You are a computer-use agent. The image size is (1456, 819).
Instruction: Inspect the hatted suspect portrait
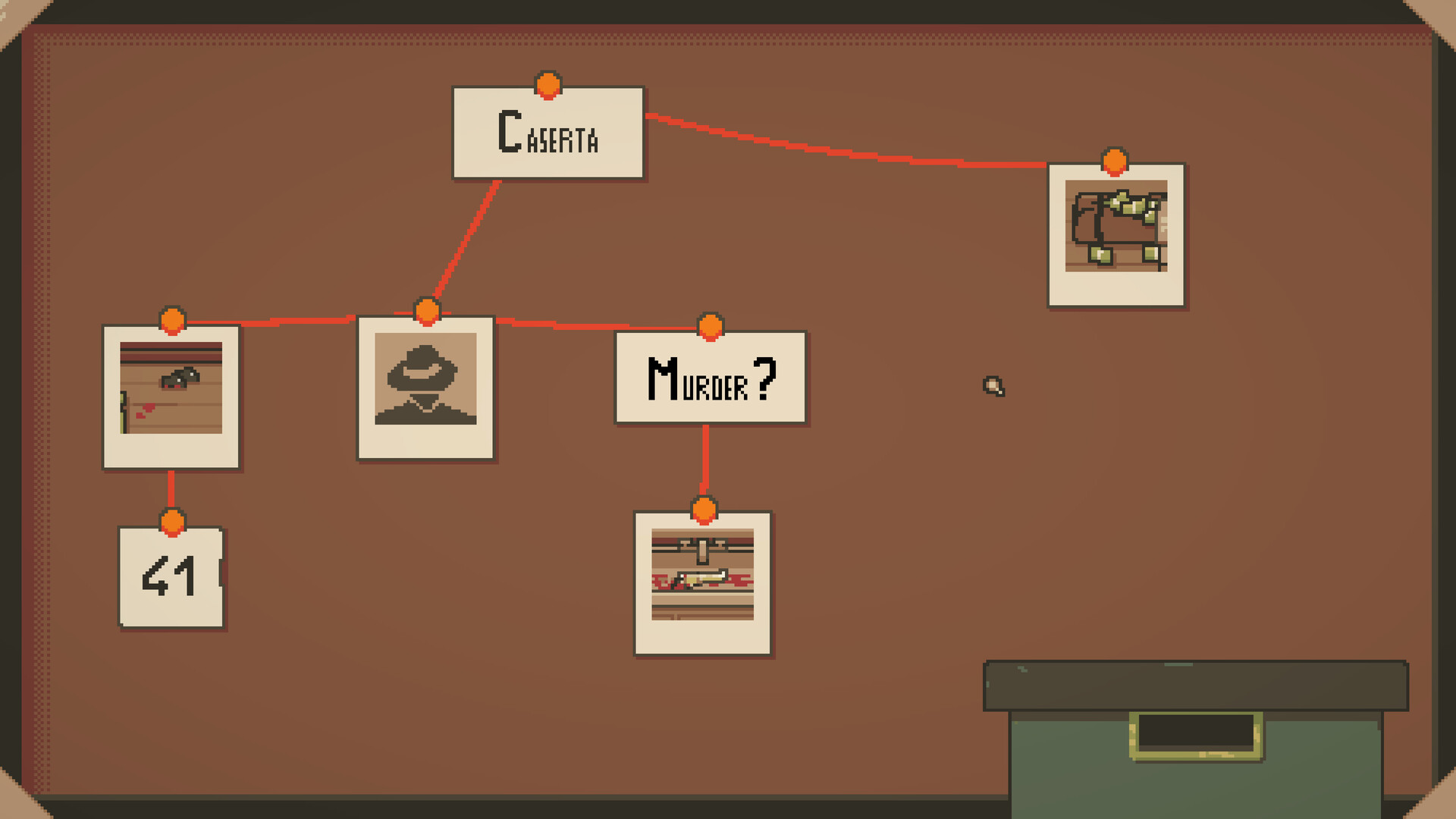427,387
